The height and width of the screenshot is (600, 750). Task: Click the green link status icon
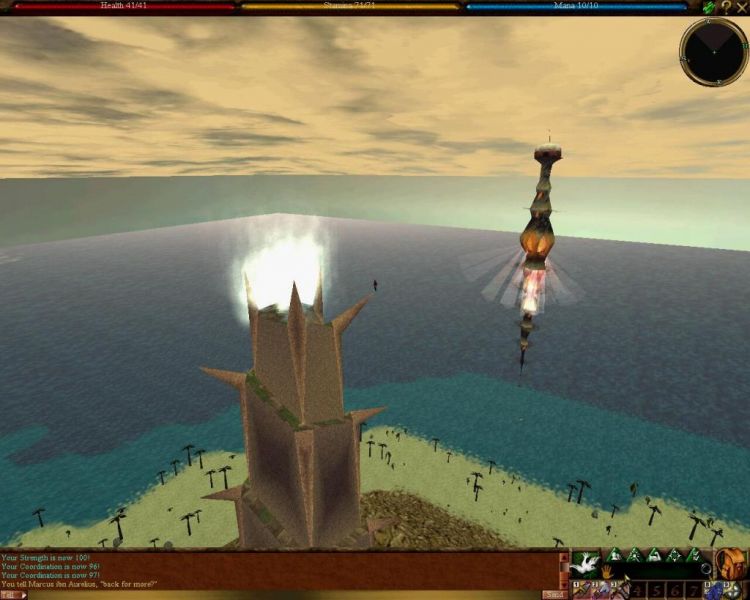(709, 7)
